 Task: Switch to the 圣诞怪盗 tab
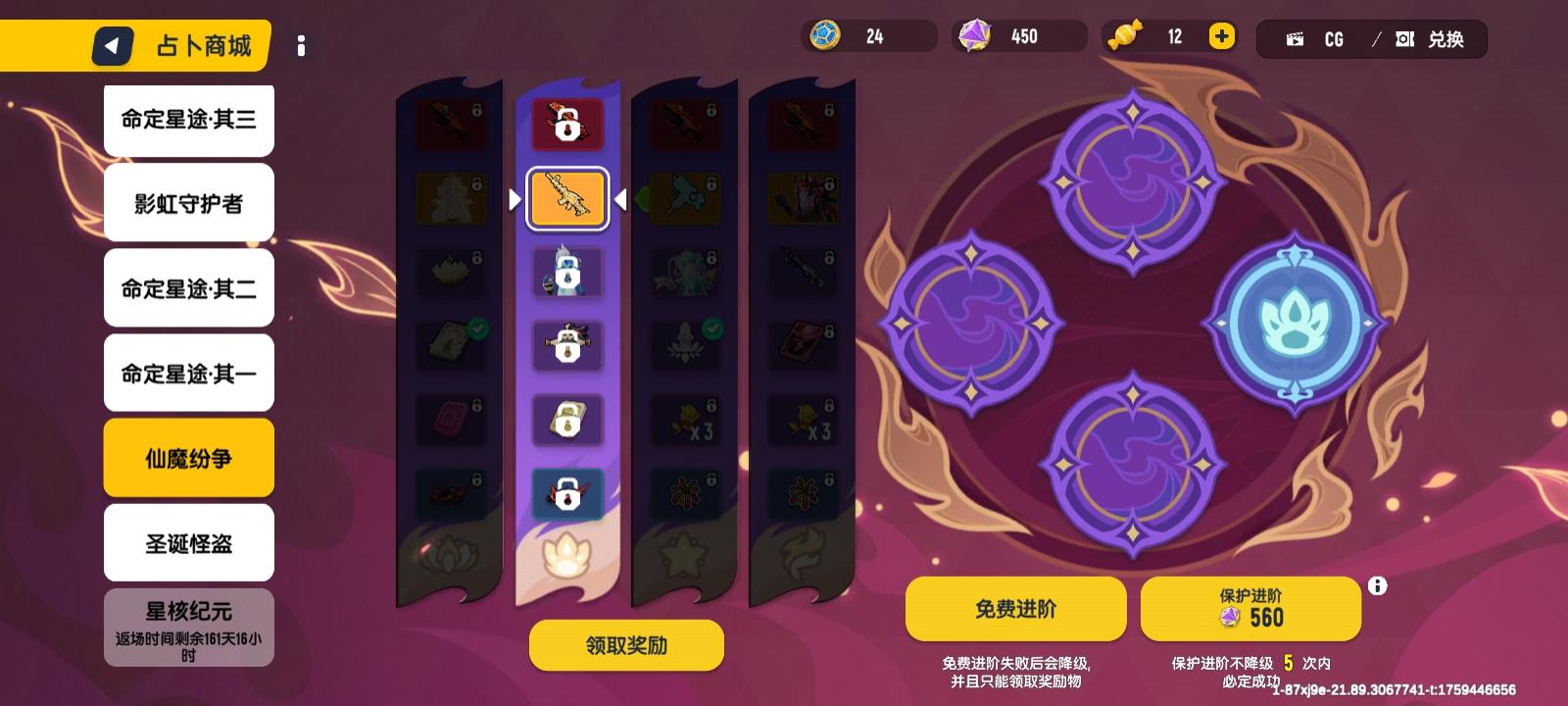tap(188, 542)
